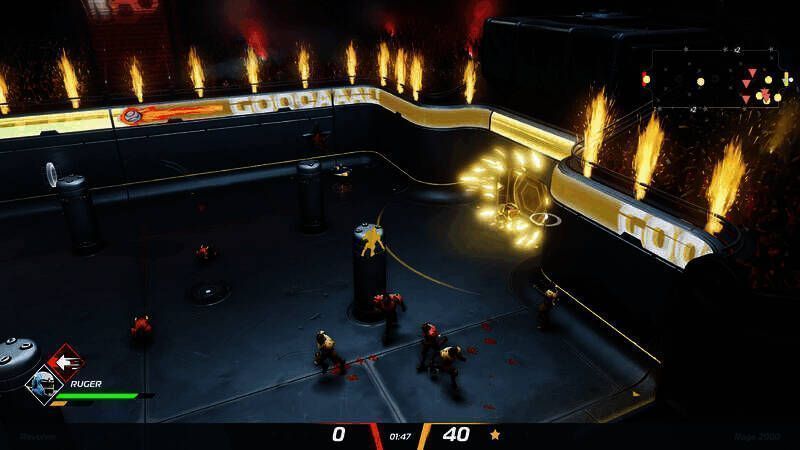Image resolution: width=800 pixels, height=450 pixels.
Task: Select the Ruger player portrait
Action: coord(44,385)
